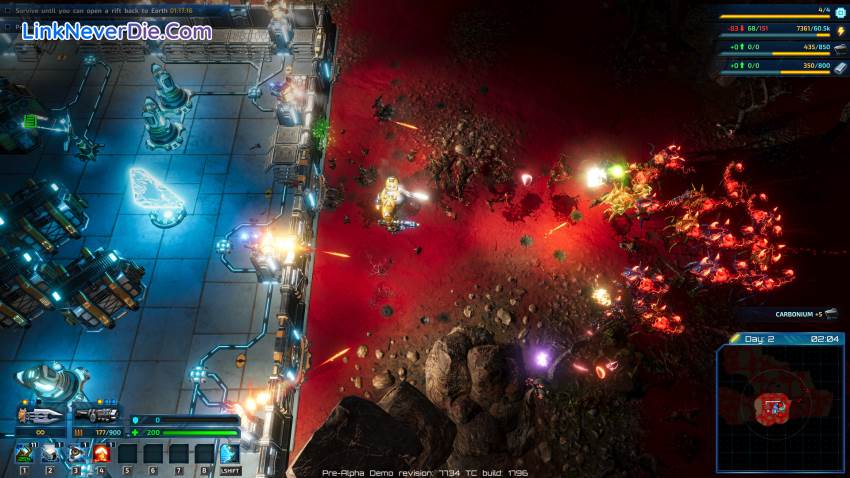This screenshot has height=478, width=850.
Task: Use the item in hotbar slot 1
Action: [x=24, y=453]
